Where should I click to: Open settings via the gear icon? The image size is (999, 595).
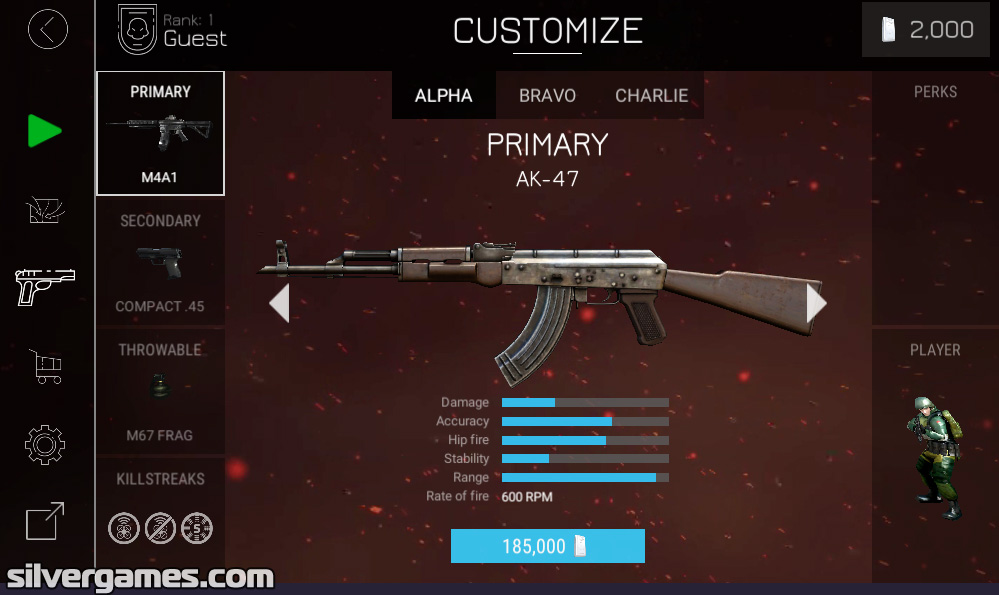[45, 445]
